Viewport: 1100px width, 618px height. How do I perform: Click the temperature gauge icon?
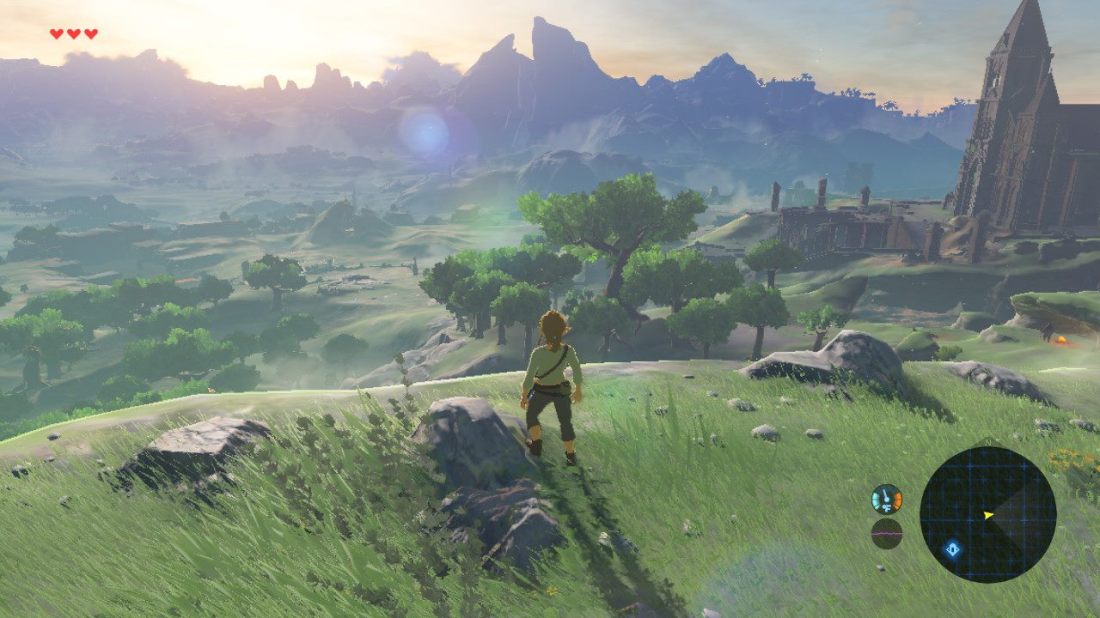coord(886,498)
